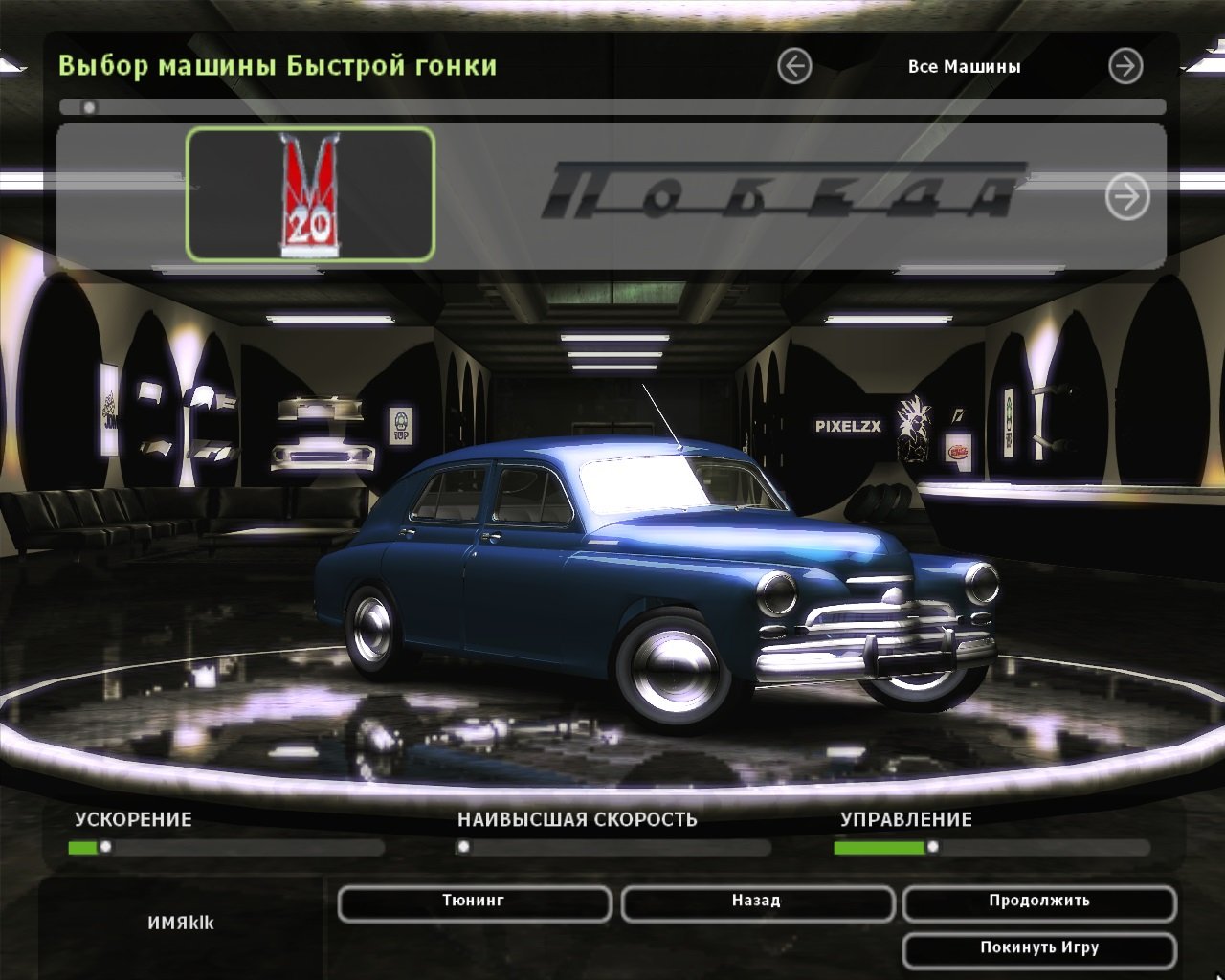Click the Выбор машины Быстрой гонки title
This screenshot has height=980, width=1225.
point(276,66)
